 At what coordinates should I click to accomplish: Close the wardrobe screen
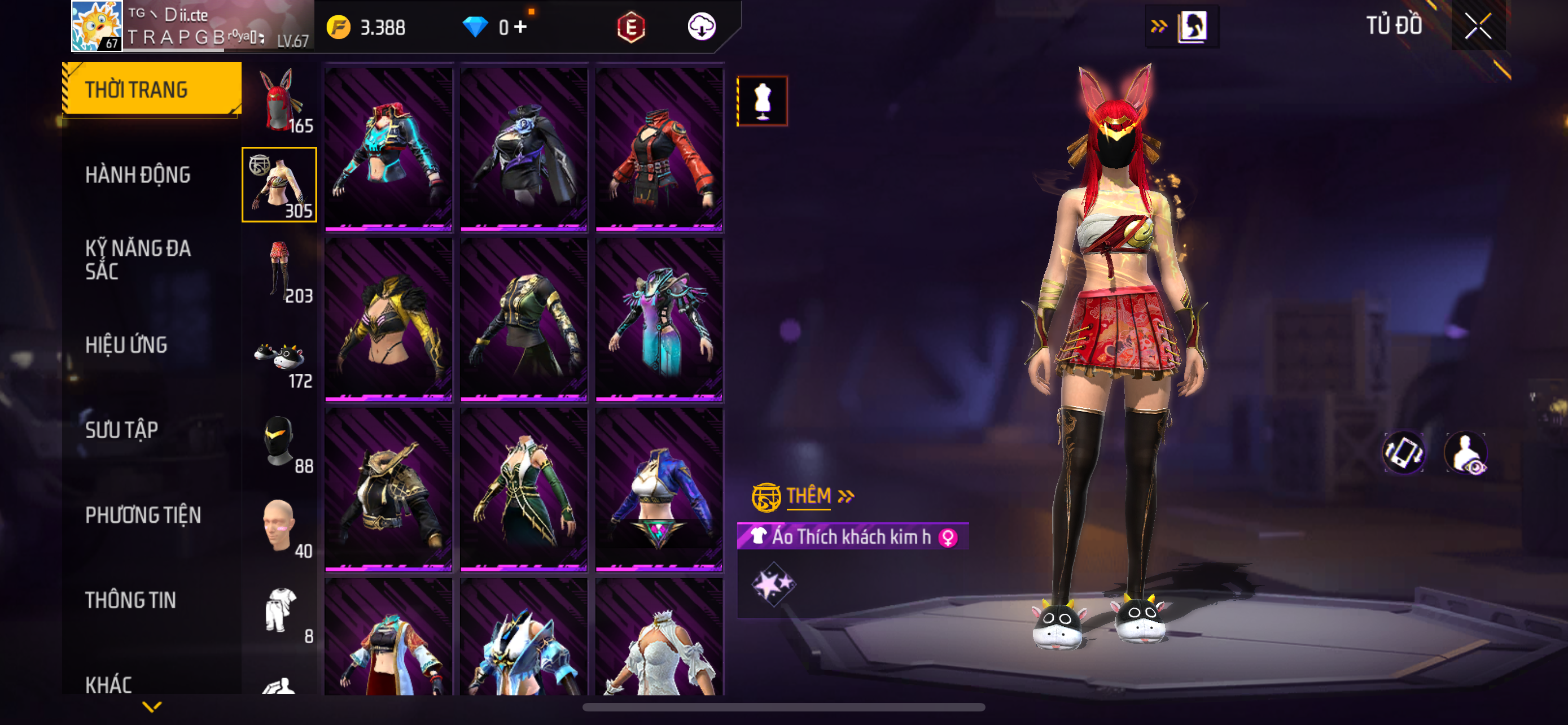1477,26
